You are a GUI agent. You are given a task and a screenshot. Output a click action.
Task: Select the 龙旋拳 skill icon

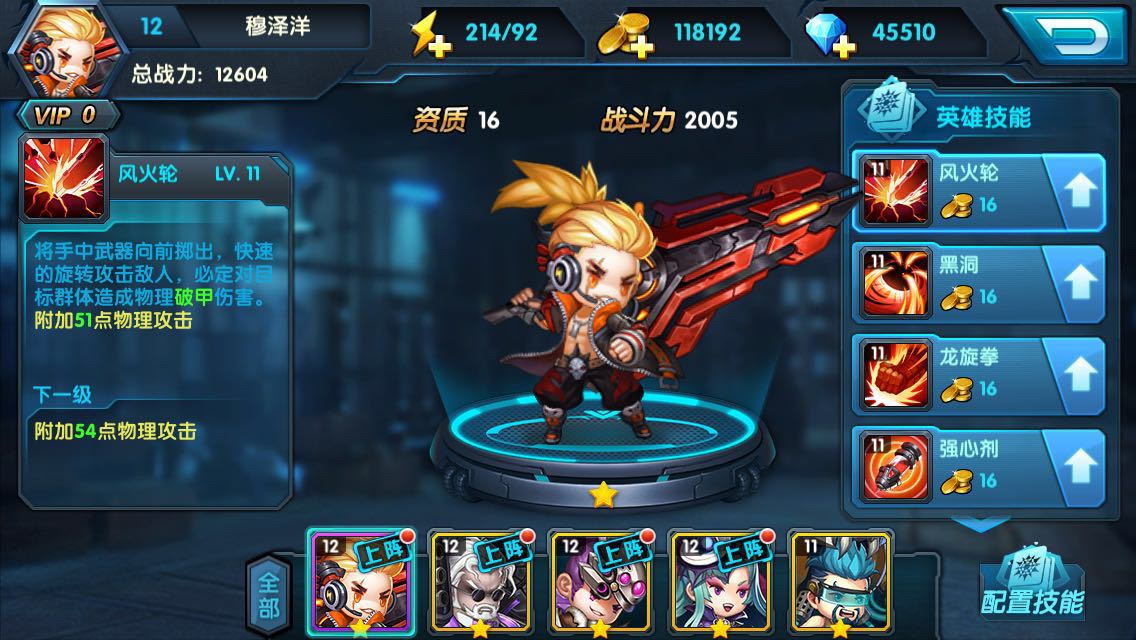(896, 374)
